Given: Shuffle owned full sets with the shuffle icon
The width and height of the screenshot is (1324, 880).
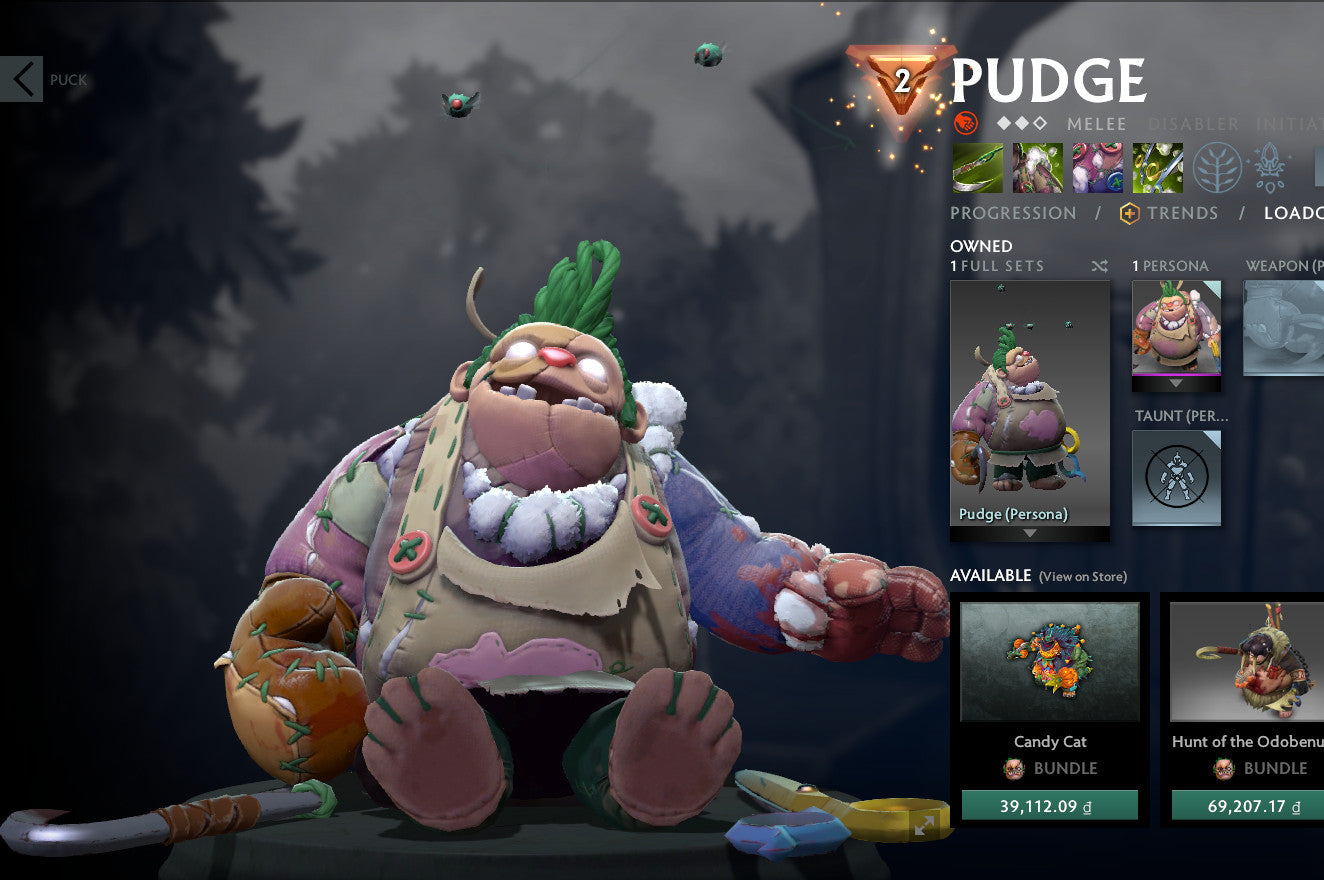Looking at the screenshot, I should pos(1099,266).
